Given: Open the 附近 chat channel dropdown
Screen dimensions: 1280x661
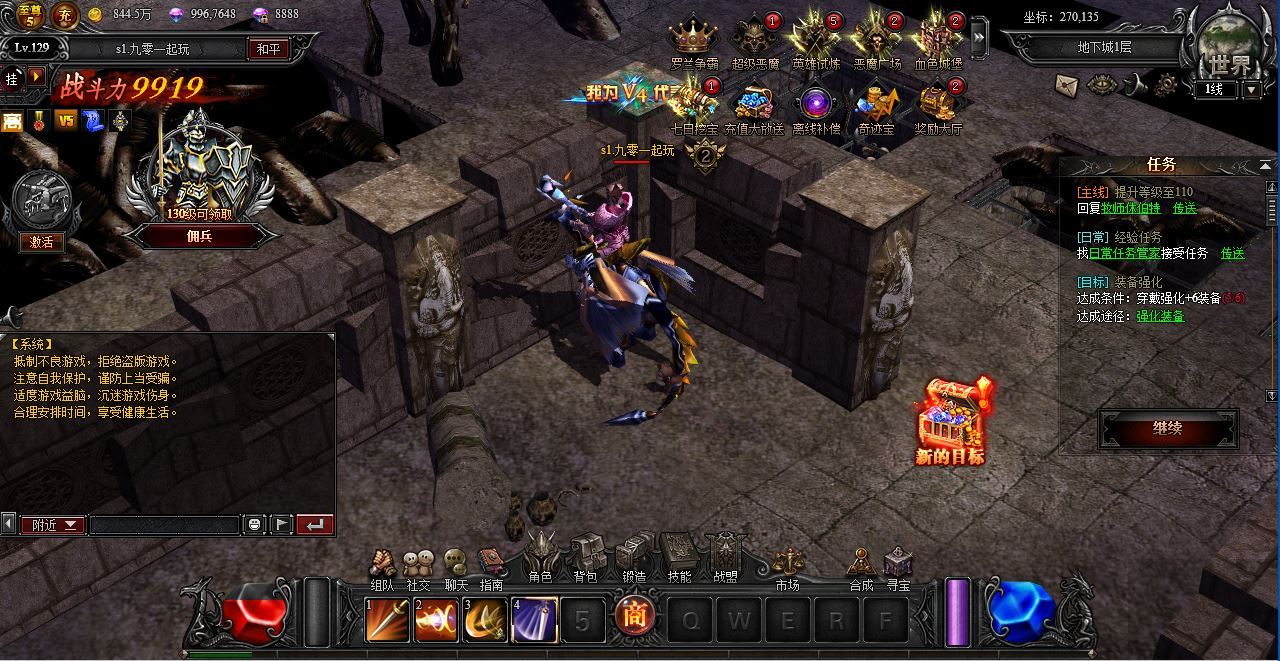Looking at the screenshot, I should click(x=54, y=525).
